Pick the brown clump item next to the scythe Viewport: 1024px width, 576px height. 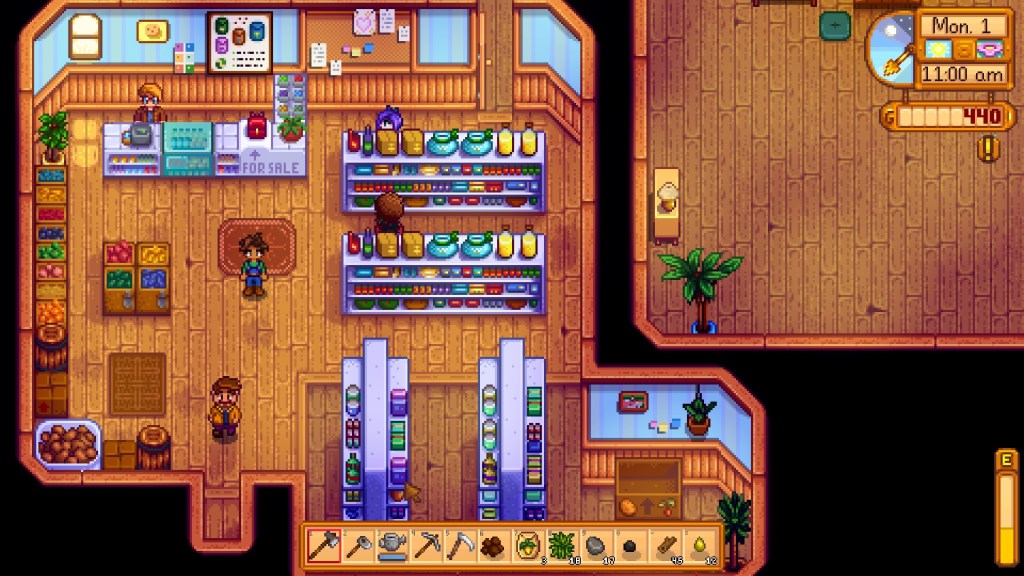point(494,546)
